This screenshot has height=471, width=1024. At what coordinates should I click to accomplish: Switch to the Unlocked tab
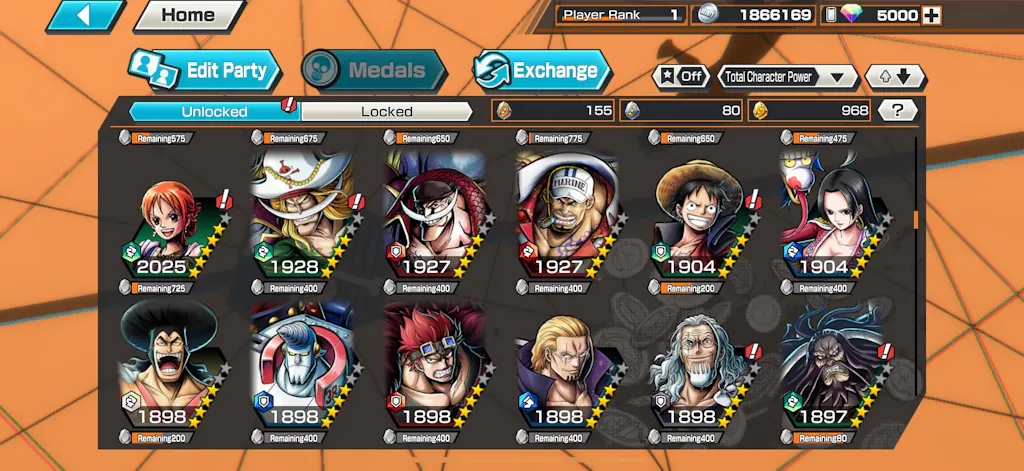coord(214,111)
